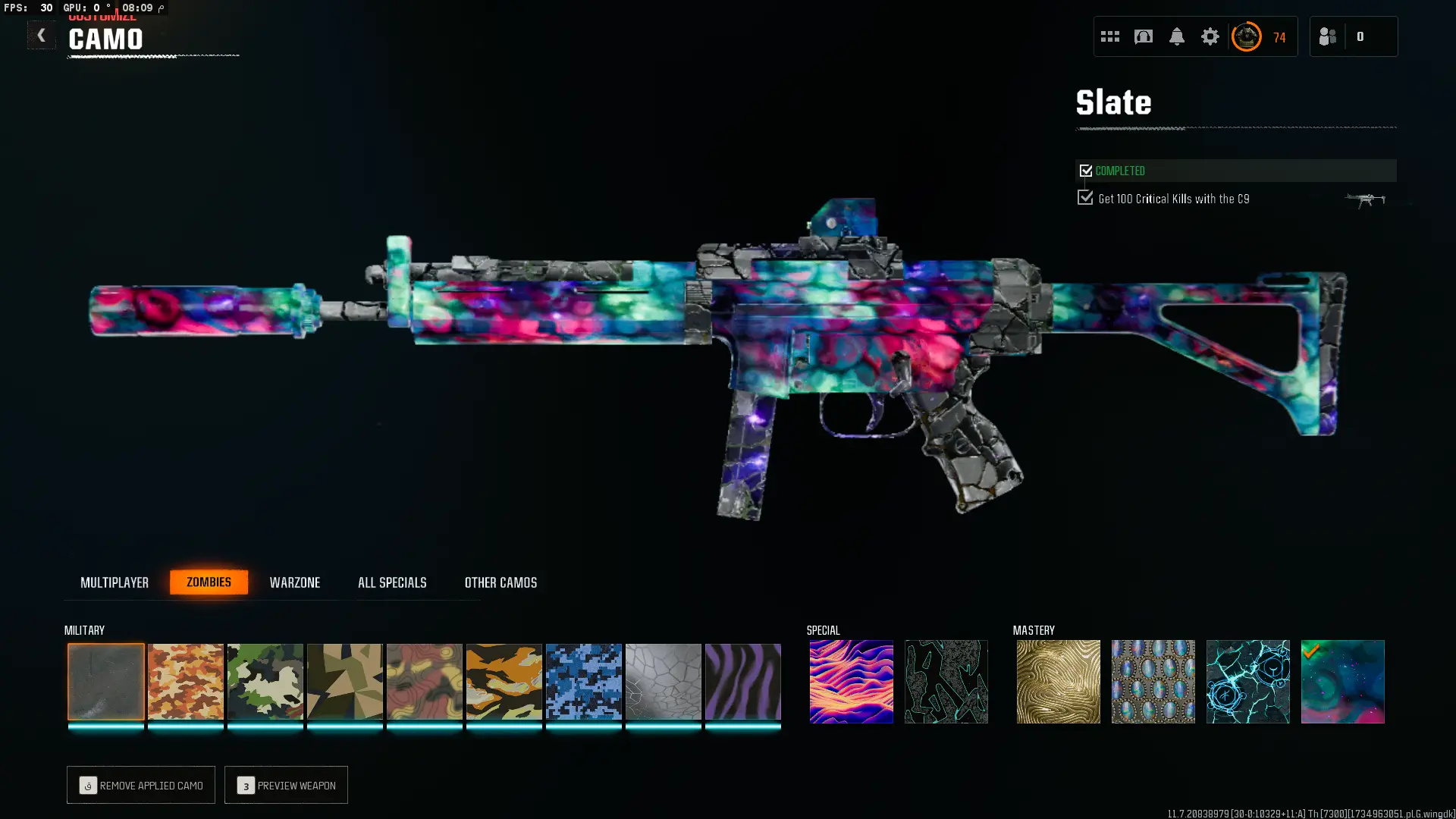
Task: Go back using the left arrow
Action: pos(42,35)
